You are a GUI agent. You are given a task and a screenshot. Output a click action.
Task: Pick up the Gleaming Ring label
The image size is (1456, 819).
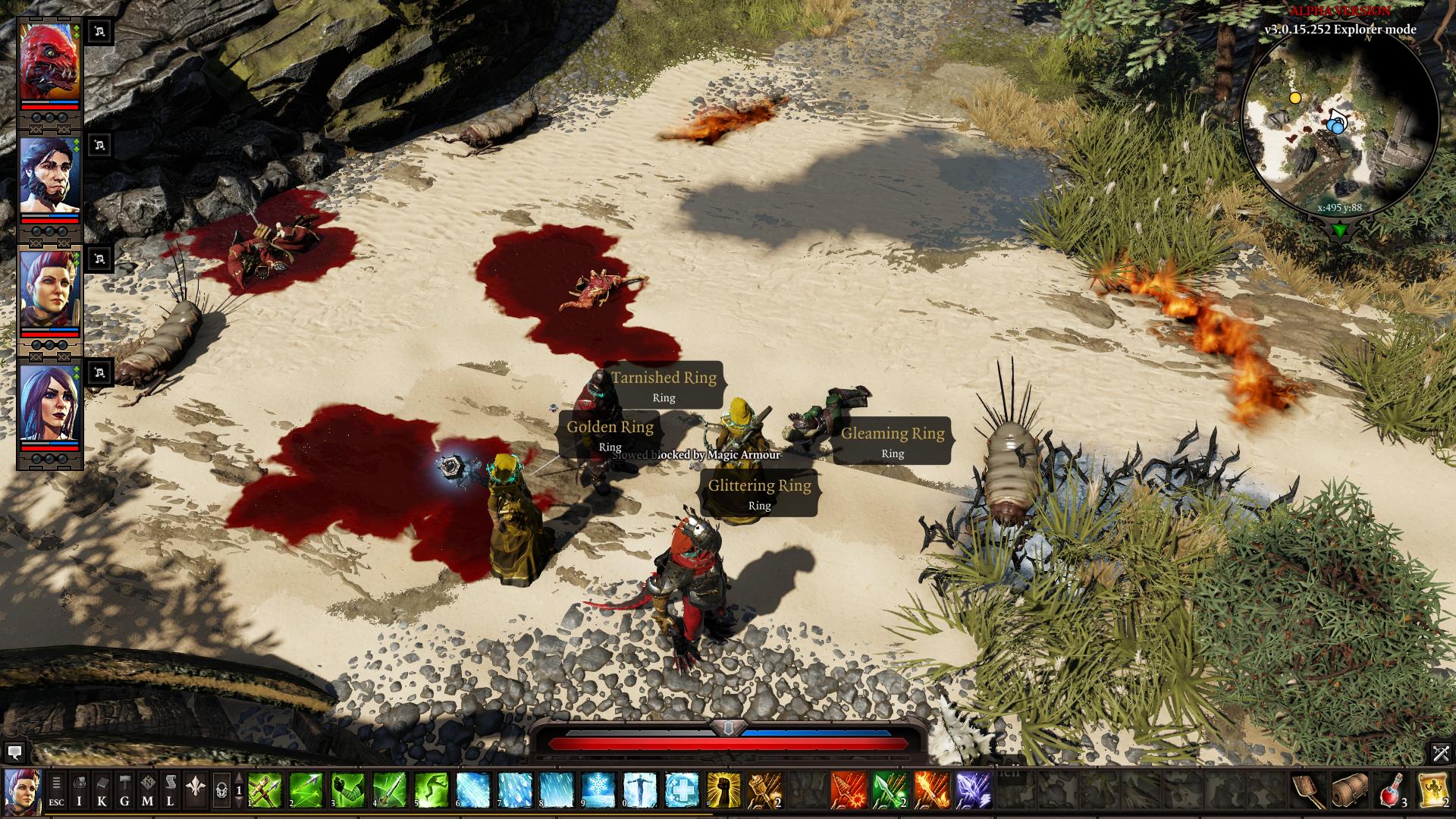(893, 441)
